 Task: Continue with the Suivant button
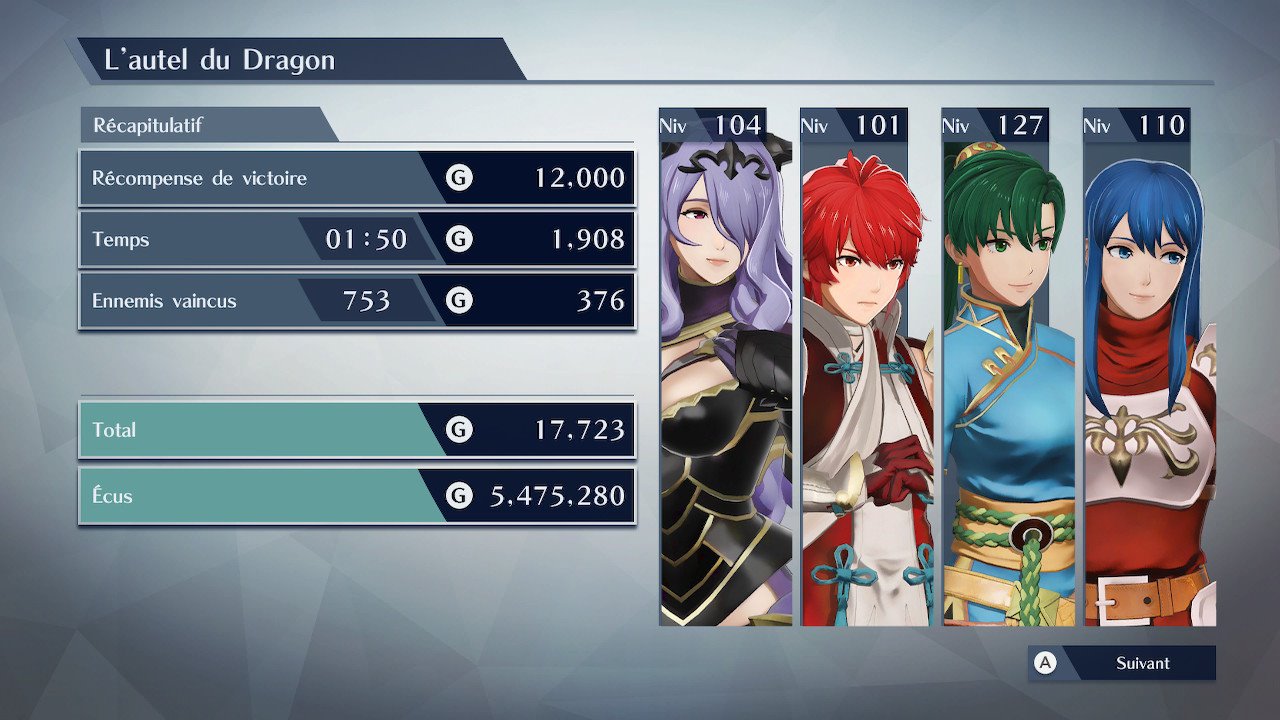point(1122,663)
